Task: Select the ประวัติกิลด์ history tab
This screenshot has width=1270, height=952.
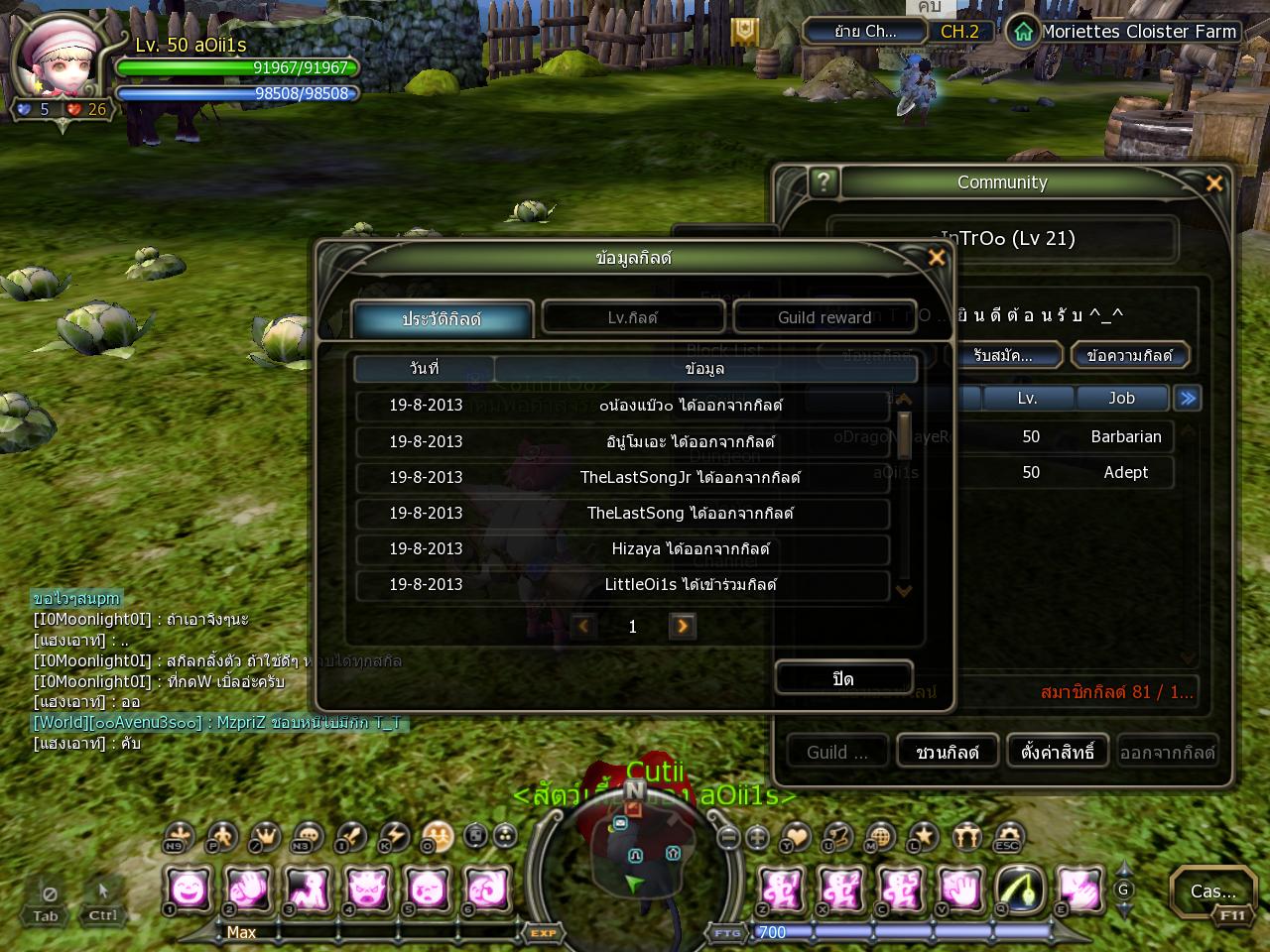Action: tap(442, 319)
